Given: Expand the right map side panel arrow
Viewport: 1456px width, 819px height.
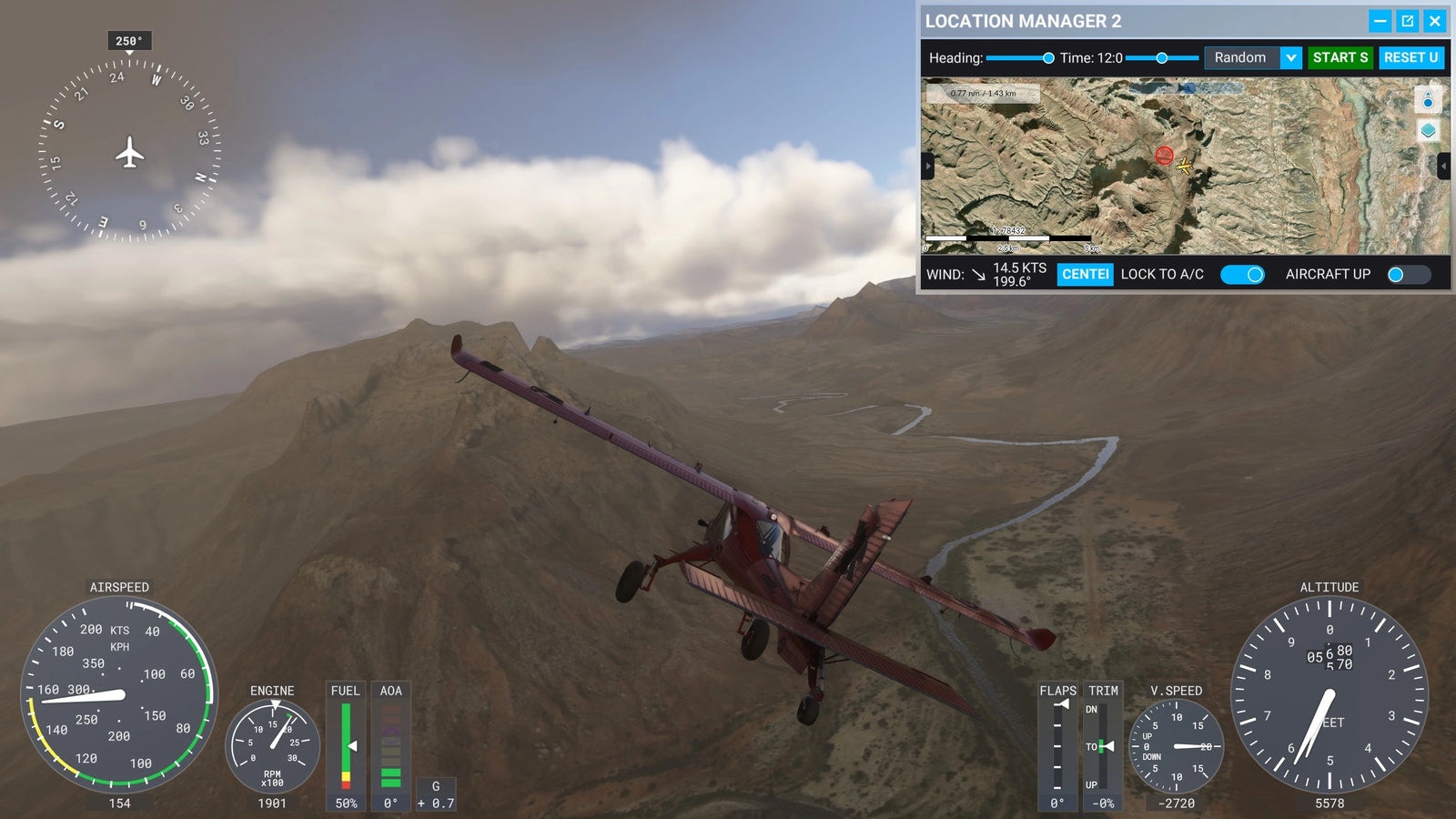Looking at the screenshot, I should (1443, 166).
